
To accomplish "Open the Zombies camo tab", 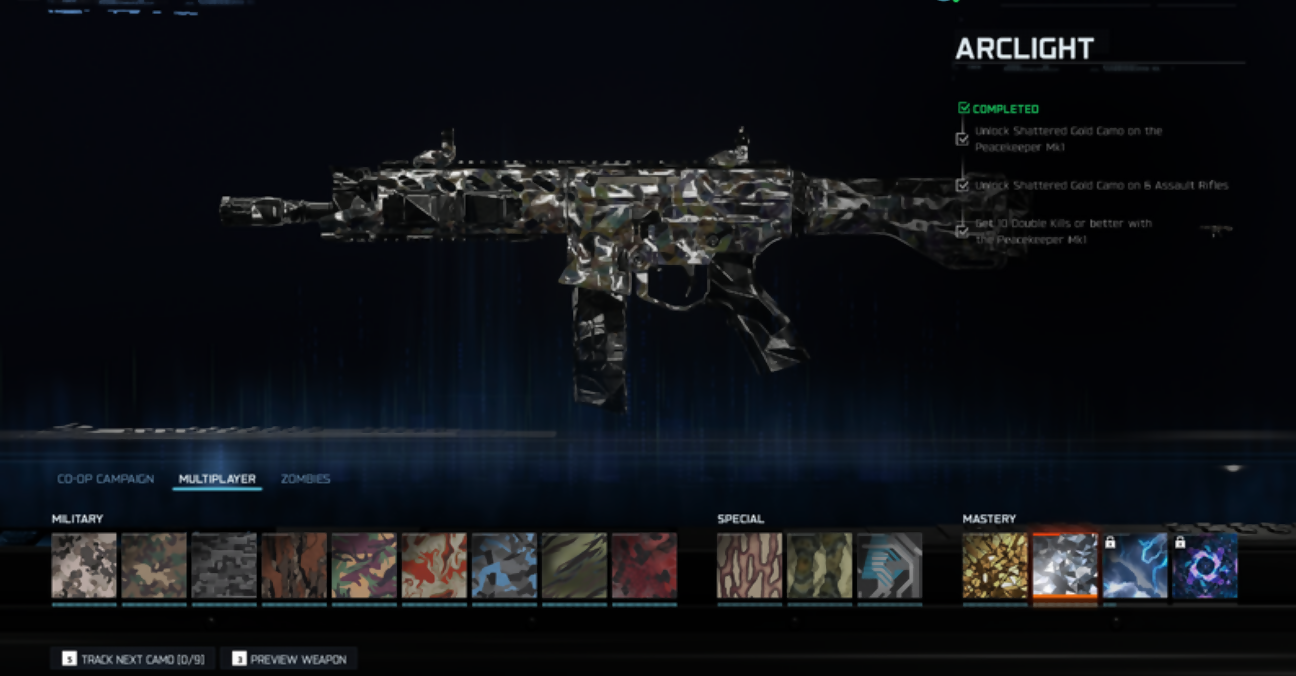I will click(x=305, y=479).
